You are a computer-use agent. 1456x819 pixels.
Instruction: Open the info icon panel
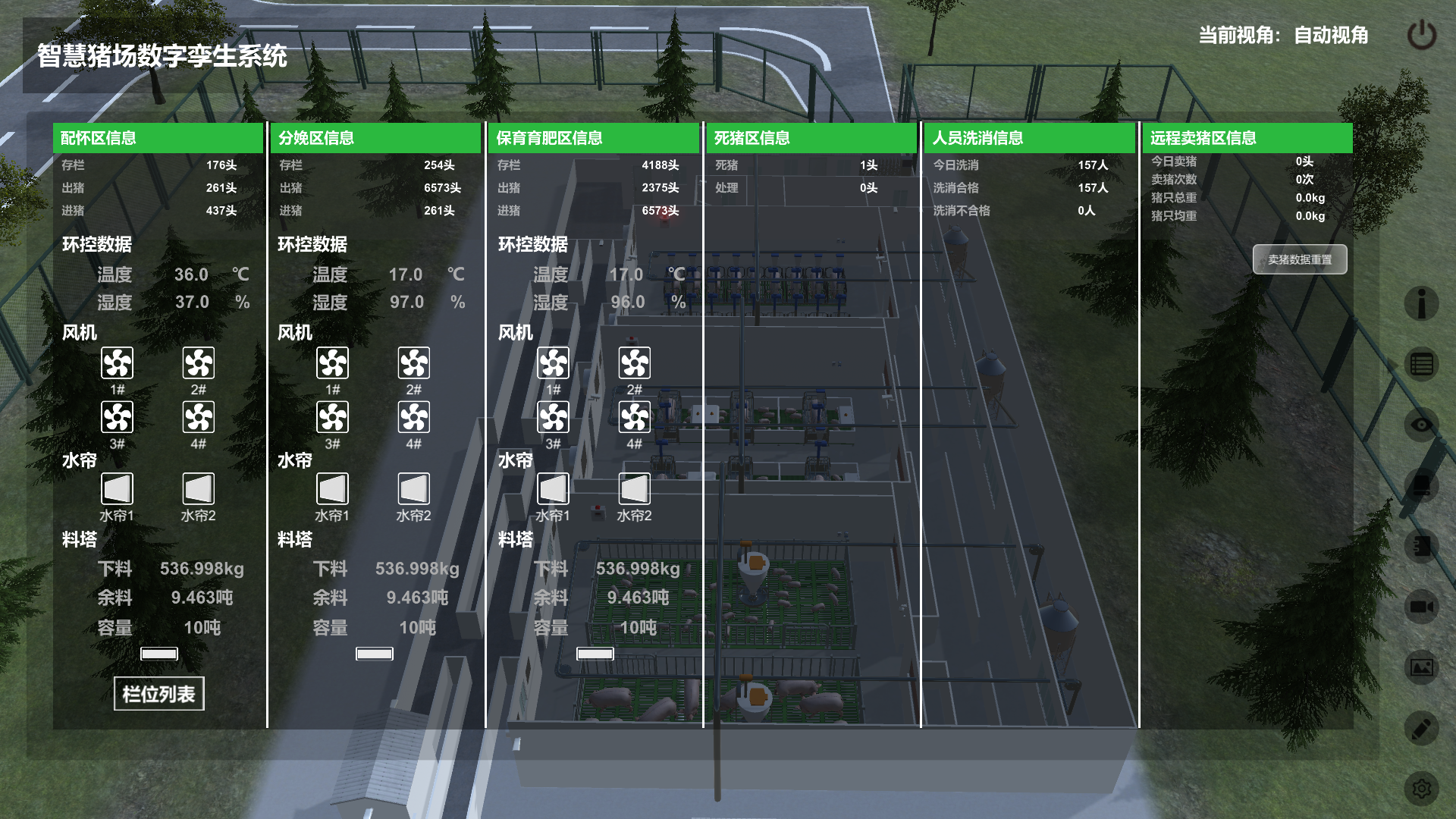pos(1421,303)
